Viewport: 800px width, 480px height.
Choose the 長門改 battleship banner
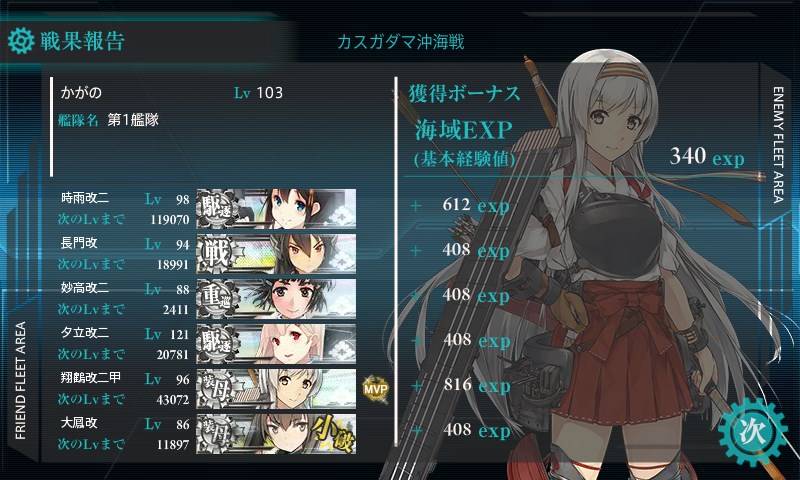(276, 251)
